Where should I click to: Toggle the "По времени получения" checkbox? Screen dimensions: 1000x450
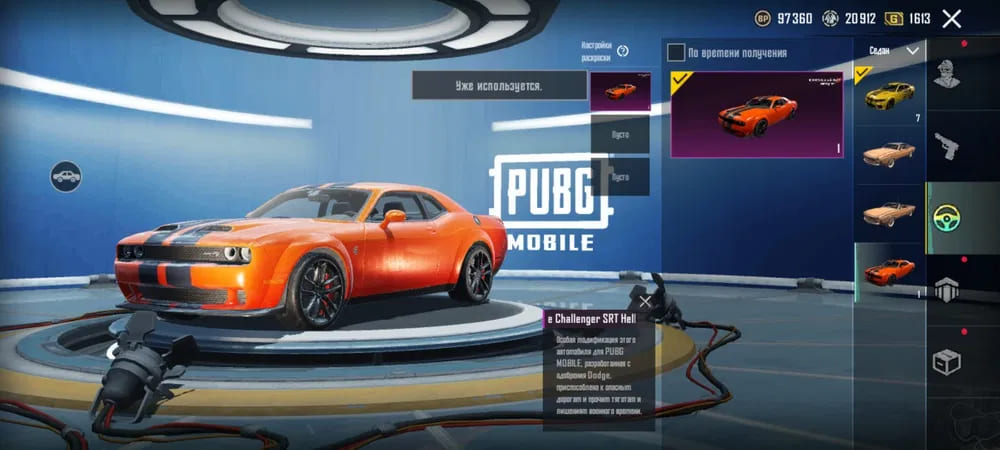677,52
